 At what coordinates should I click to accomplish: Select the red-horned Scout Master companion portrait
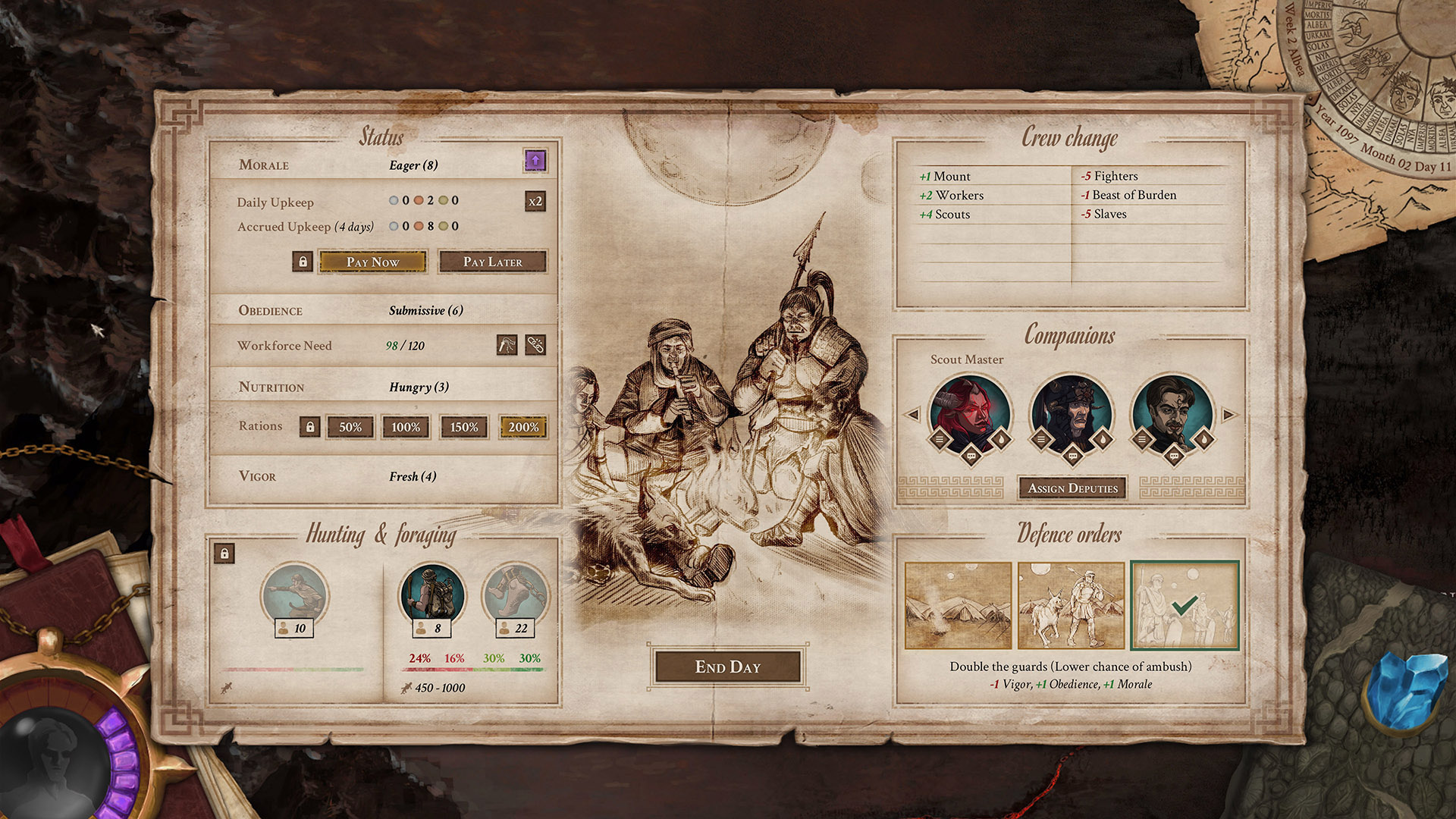pyautogui.click(x=970, y=413)
